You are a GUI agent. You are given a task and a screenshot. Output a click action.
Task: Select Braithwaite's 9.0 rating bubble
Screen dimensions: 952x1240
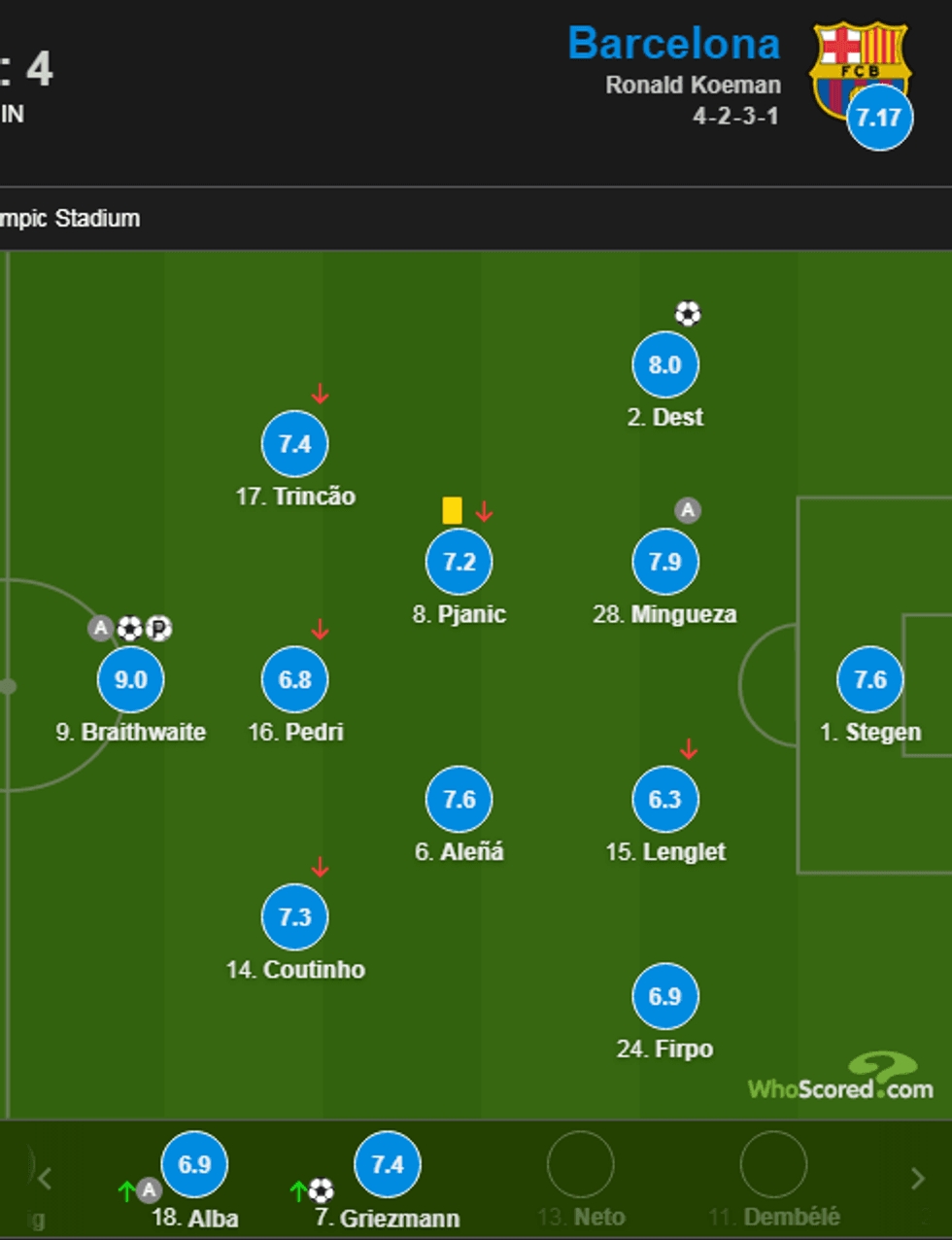click(131, 679)
